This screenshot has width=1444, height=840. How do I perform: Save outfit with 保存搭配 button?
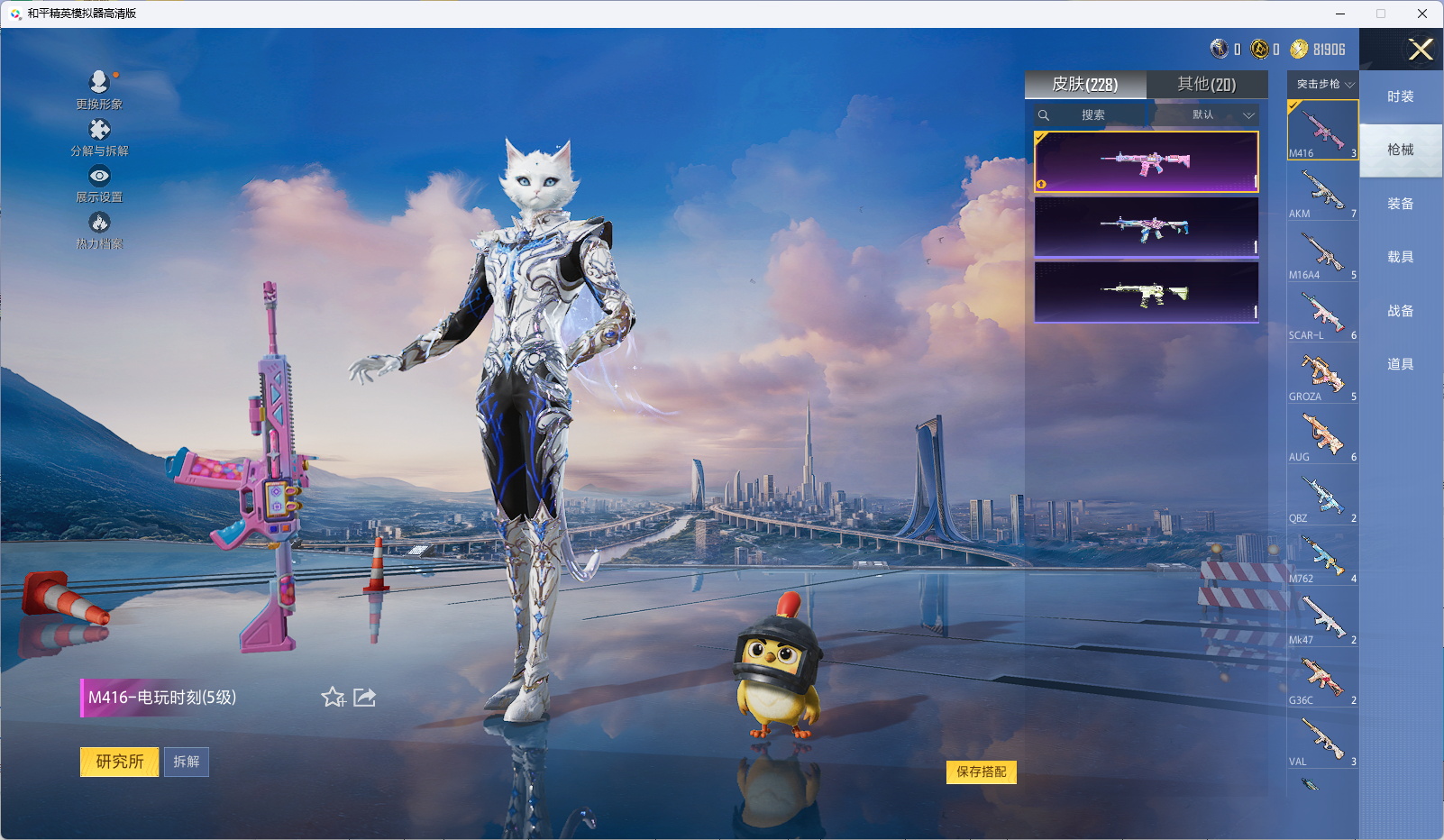click(981, 772)
